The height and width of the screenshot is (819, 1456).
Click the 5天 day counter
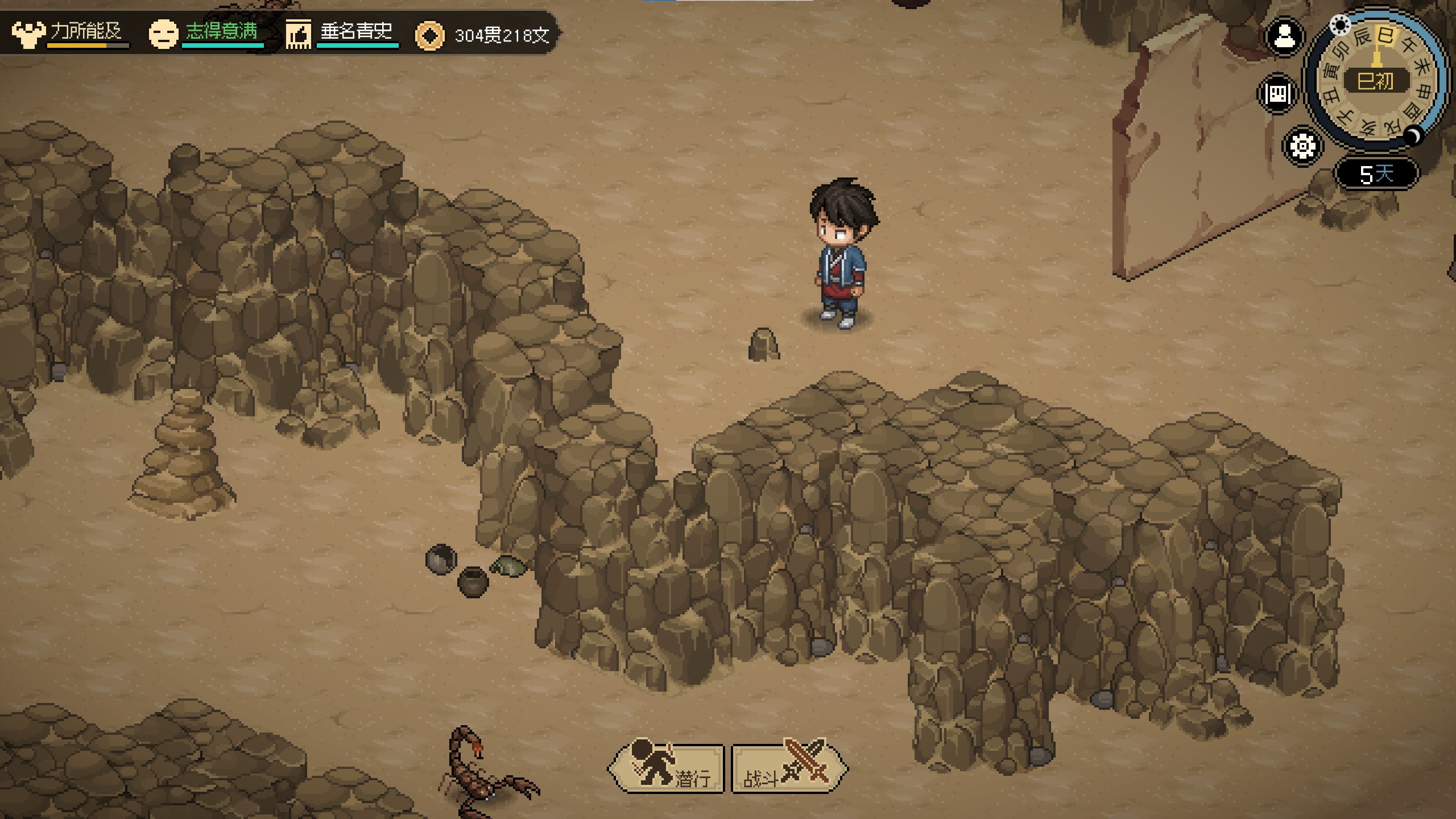[x=1376, y=173]
